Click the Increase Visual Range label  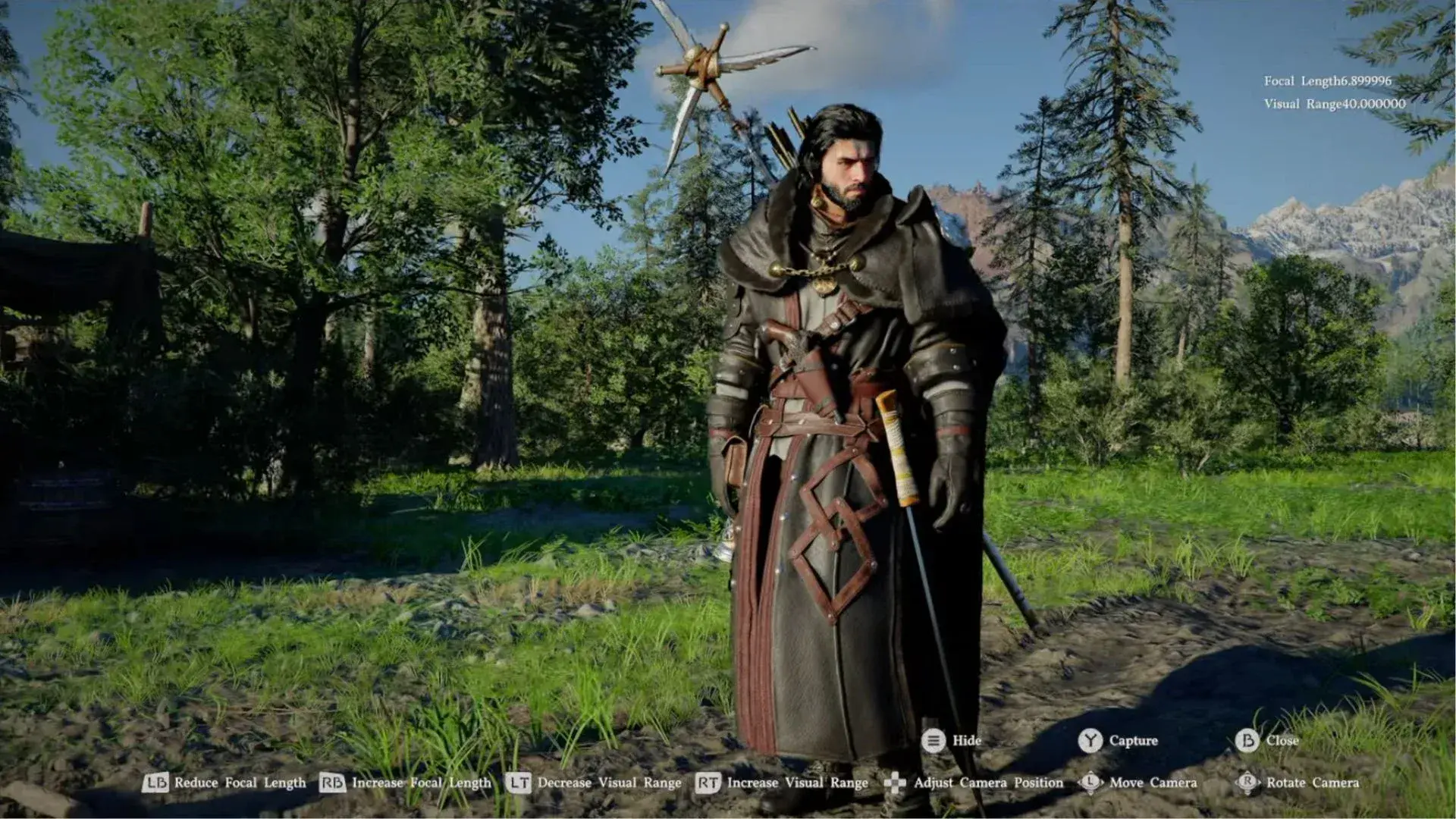click(797, 783)
